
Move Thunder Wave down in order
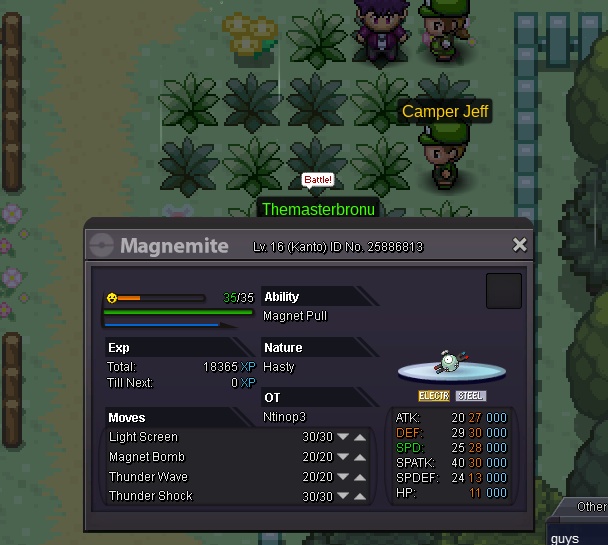[x=344, y=477]
